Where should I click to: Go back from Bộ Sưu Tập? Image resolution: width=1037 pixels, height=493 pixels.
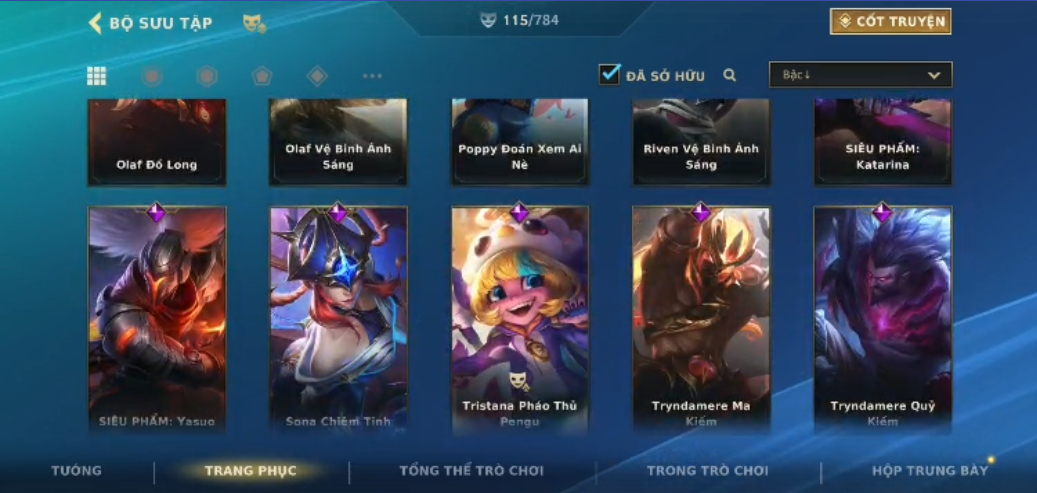point(97,23)
